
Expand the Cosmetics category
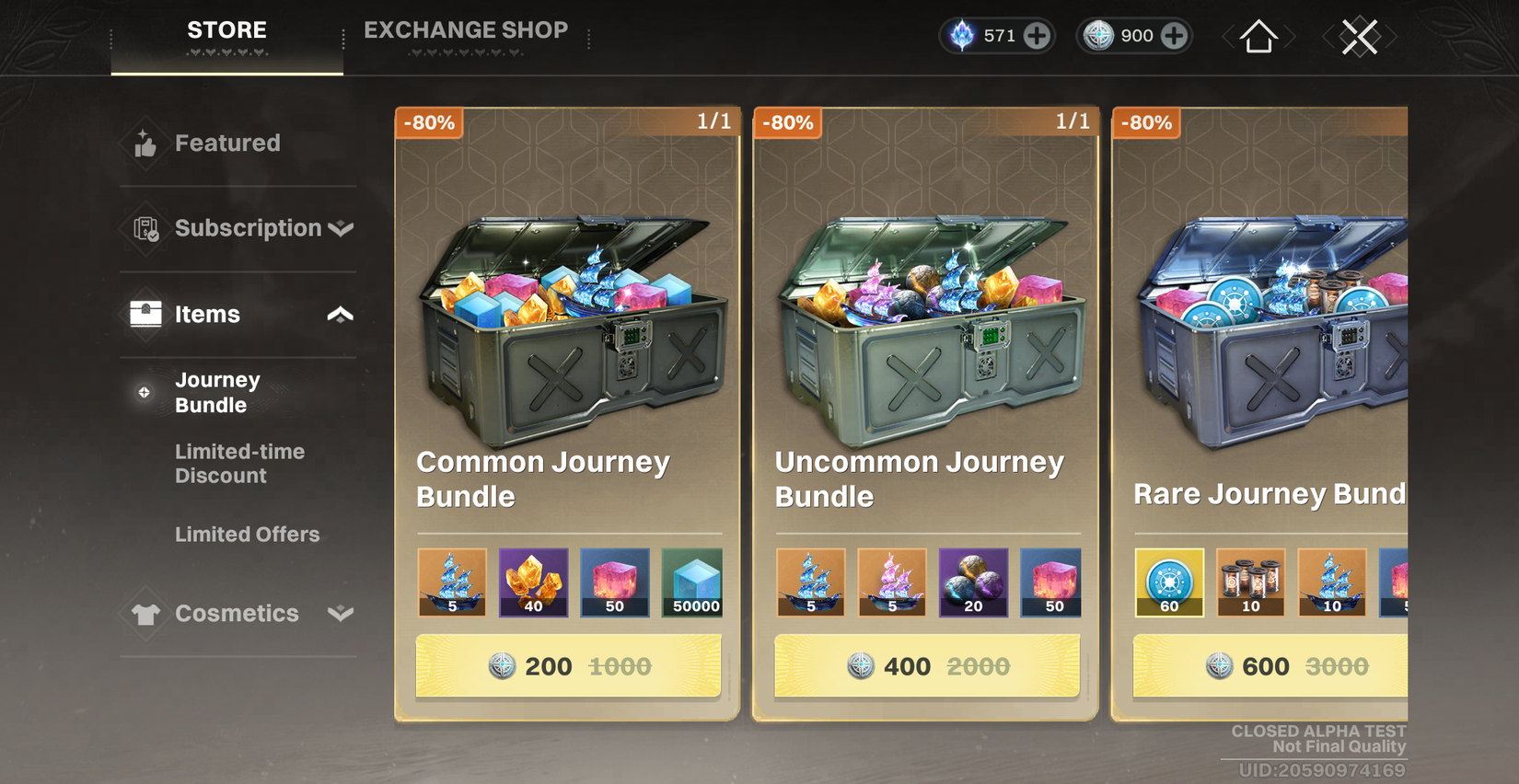click(x=340, y=614)
